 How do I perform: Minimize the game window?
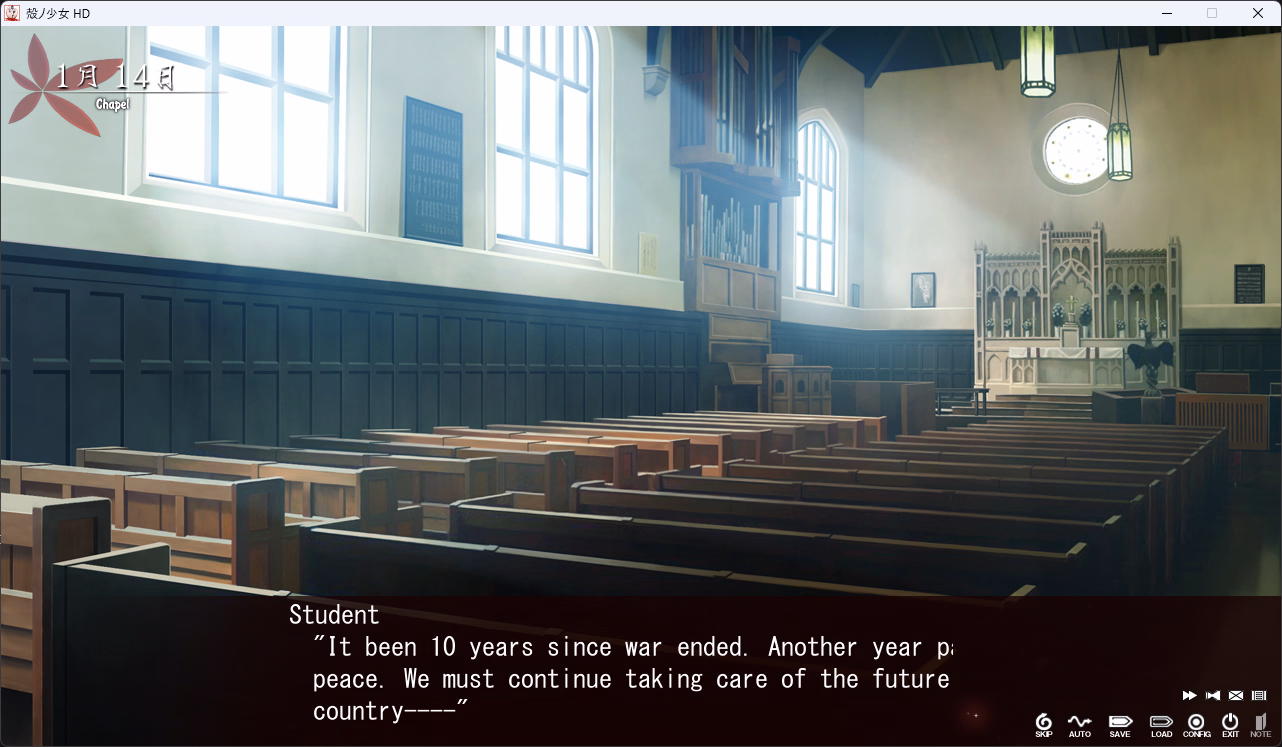(x=1167, y=13)
